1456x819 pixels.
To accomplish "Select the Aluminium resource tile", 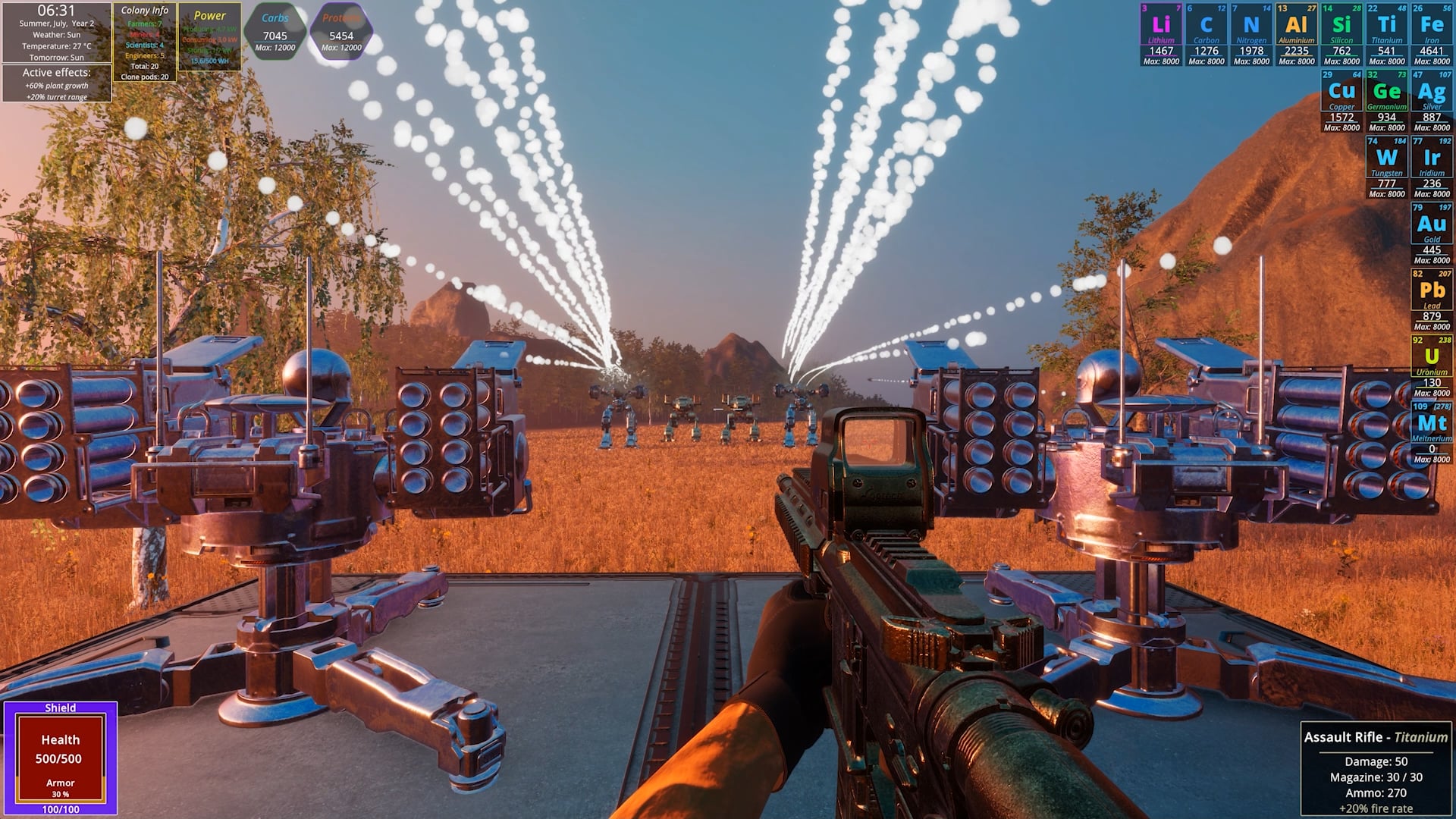I will [1296, 34].
